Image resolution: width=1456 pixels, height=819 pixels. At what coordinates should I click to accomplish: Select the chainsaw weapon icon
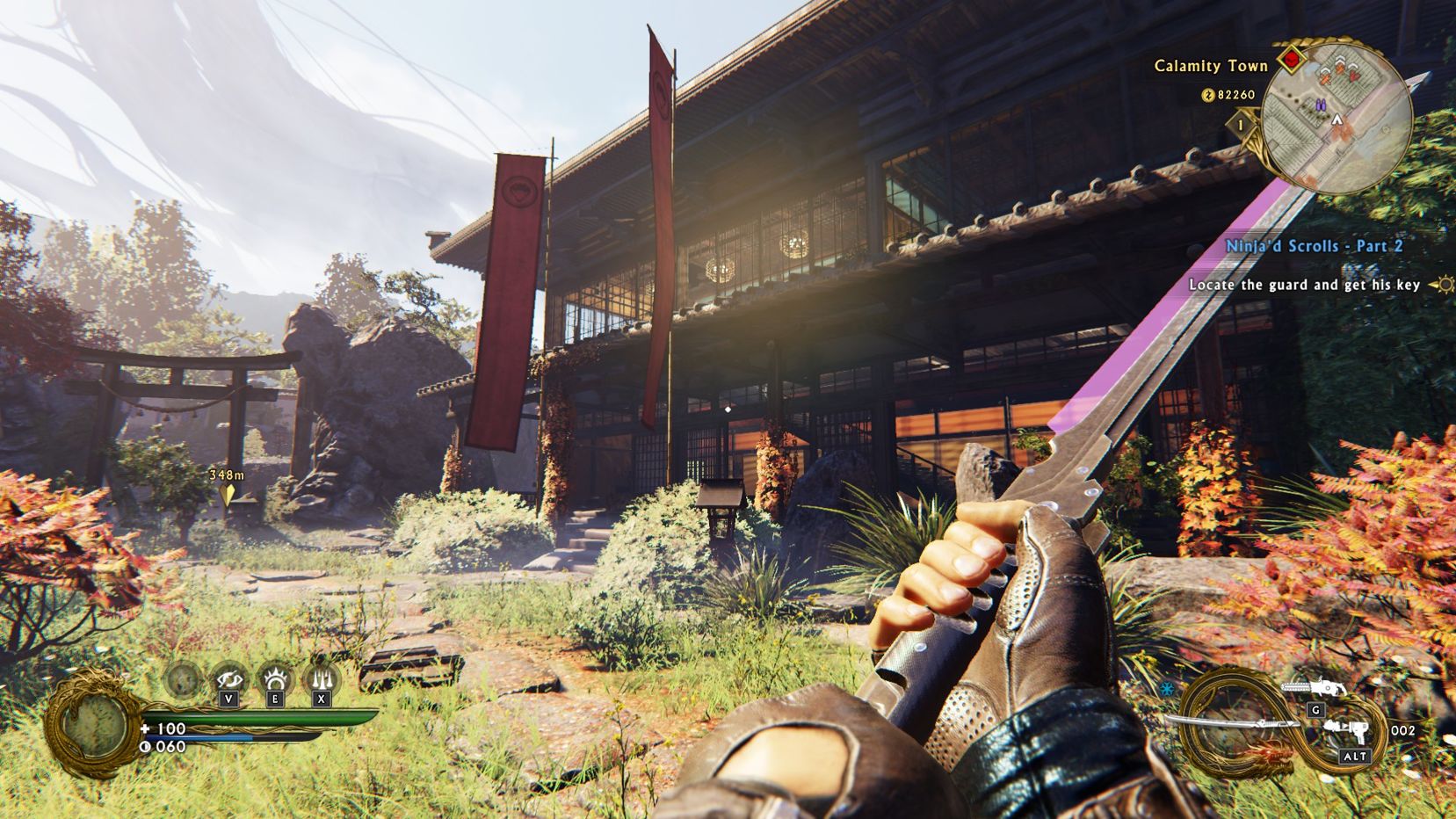point(1313,688)
